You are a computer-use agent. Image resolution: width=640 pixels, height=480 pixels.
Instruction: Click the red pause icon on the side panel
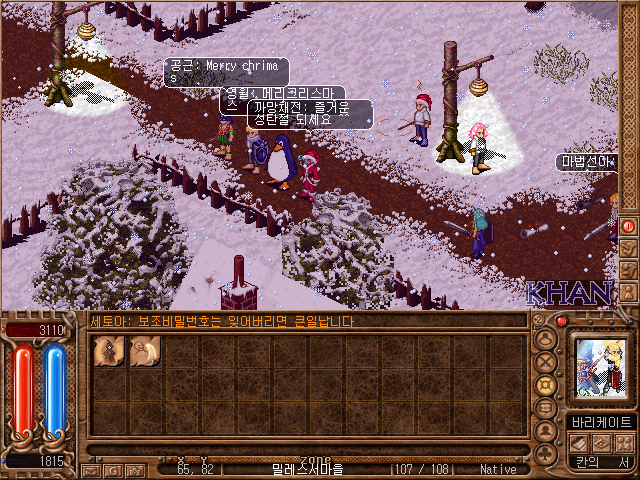(629, 226)
